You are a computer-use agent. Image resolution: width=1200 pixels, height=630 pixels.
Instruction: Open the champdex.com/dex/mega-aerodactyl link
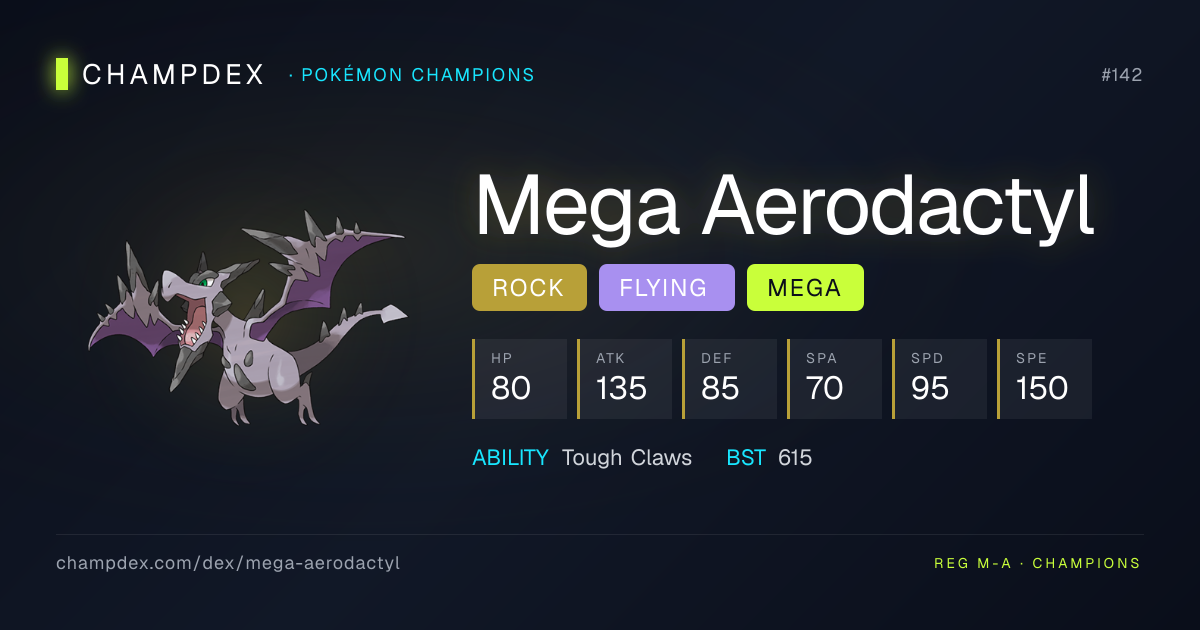[228, 563]
